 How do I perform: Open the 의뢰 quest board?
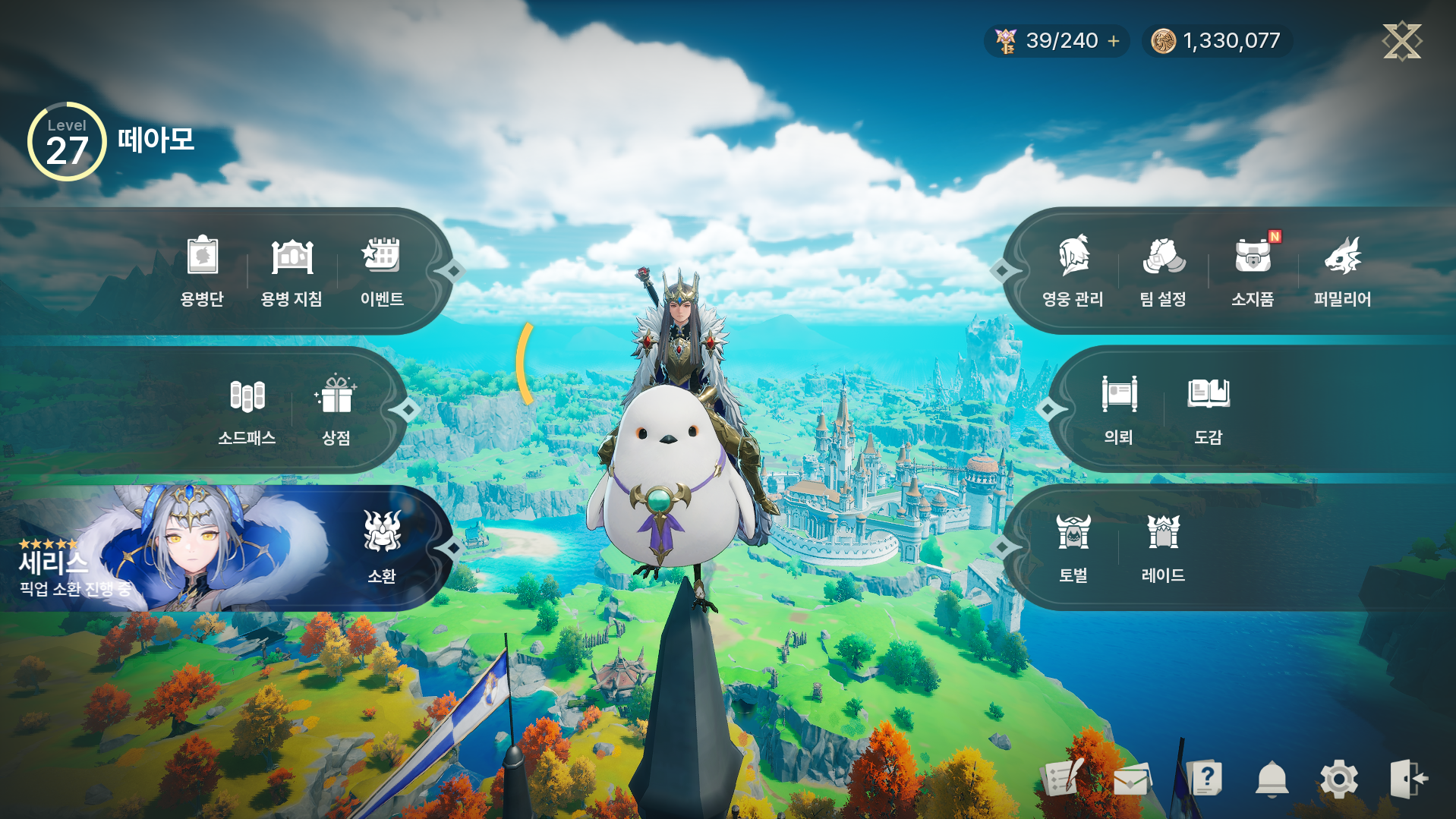(1119, 410)
